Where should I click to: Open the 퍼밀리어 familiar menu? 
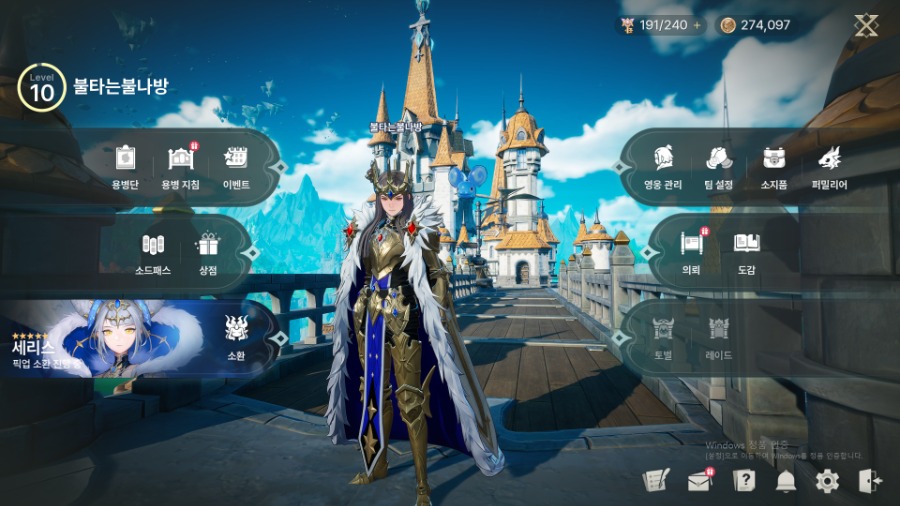click(x=829, y=164)
